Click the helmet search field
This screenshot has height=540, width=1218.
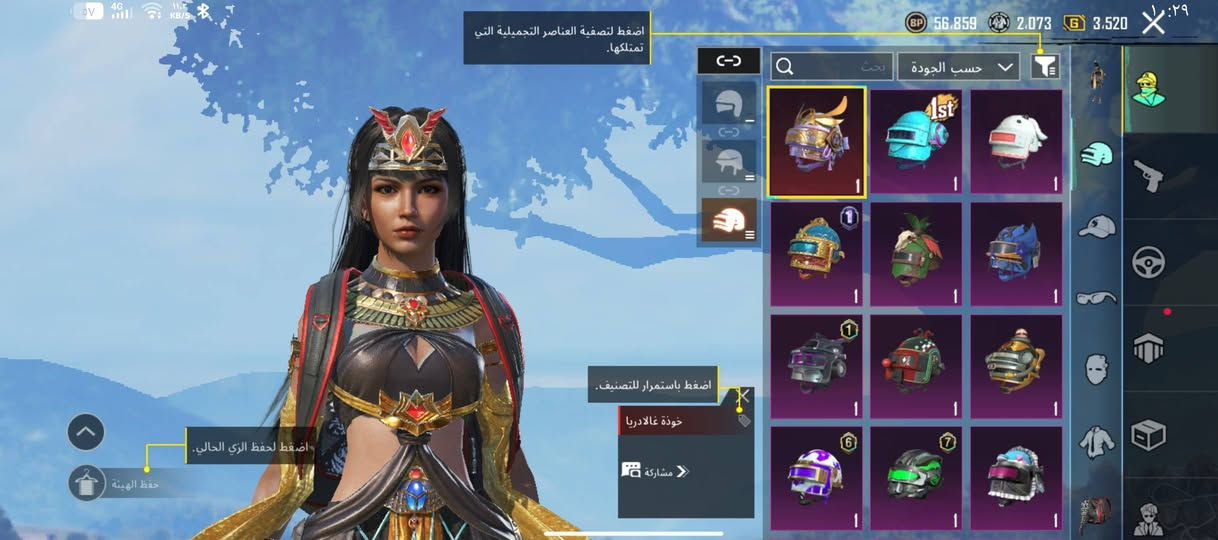pyautogui.click(x=832, y=66)
